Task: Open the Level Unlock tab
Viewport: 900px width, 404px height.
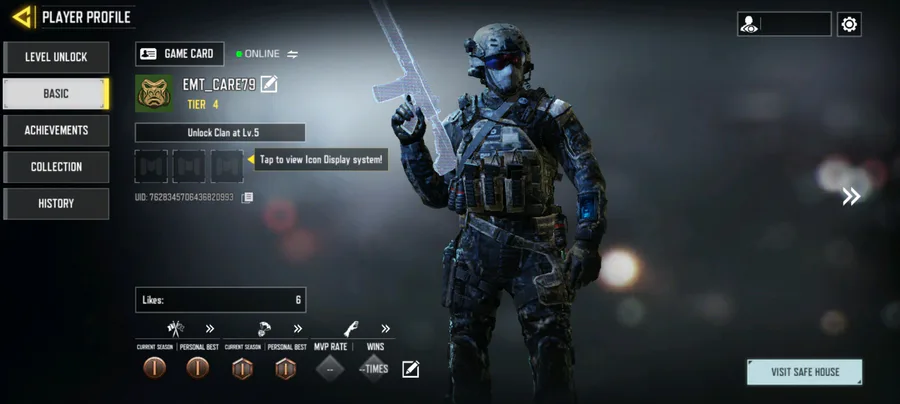Action: point(56,57)
